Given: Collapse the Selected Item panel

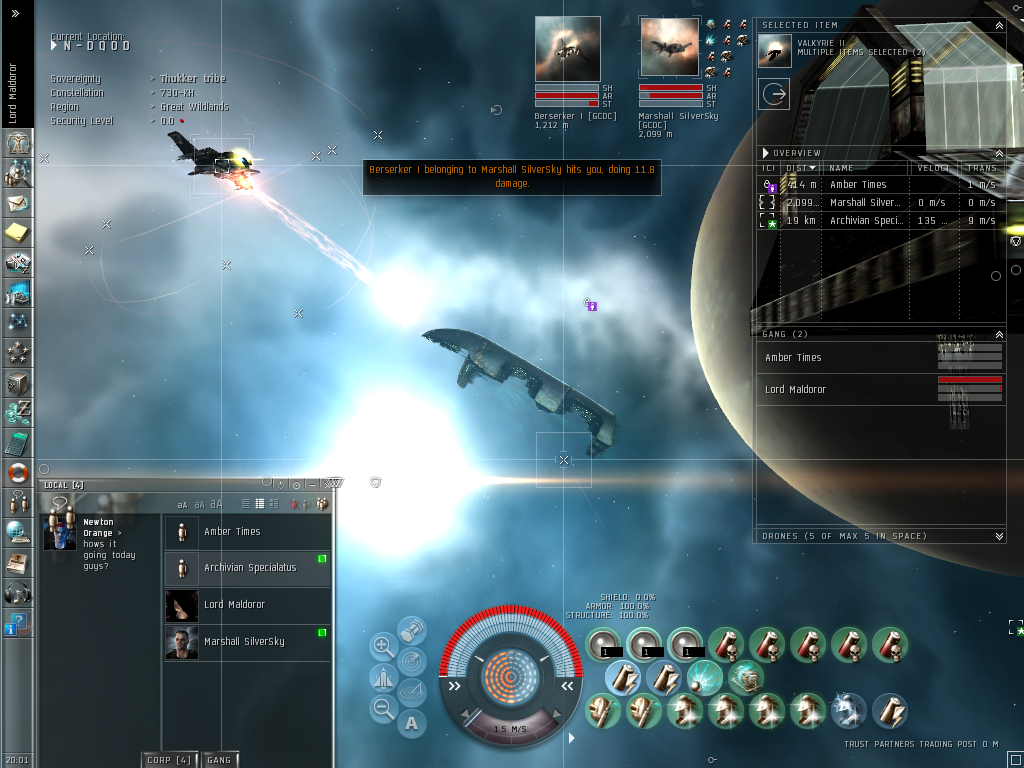Looking at the screenshot, I should pyautogui.click(x=999, y=25).
